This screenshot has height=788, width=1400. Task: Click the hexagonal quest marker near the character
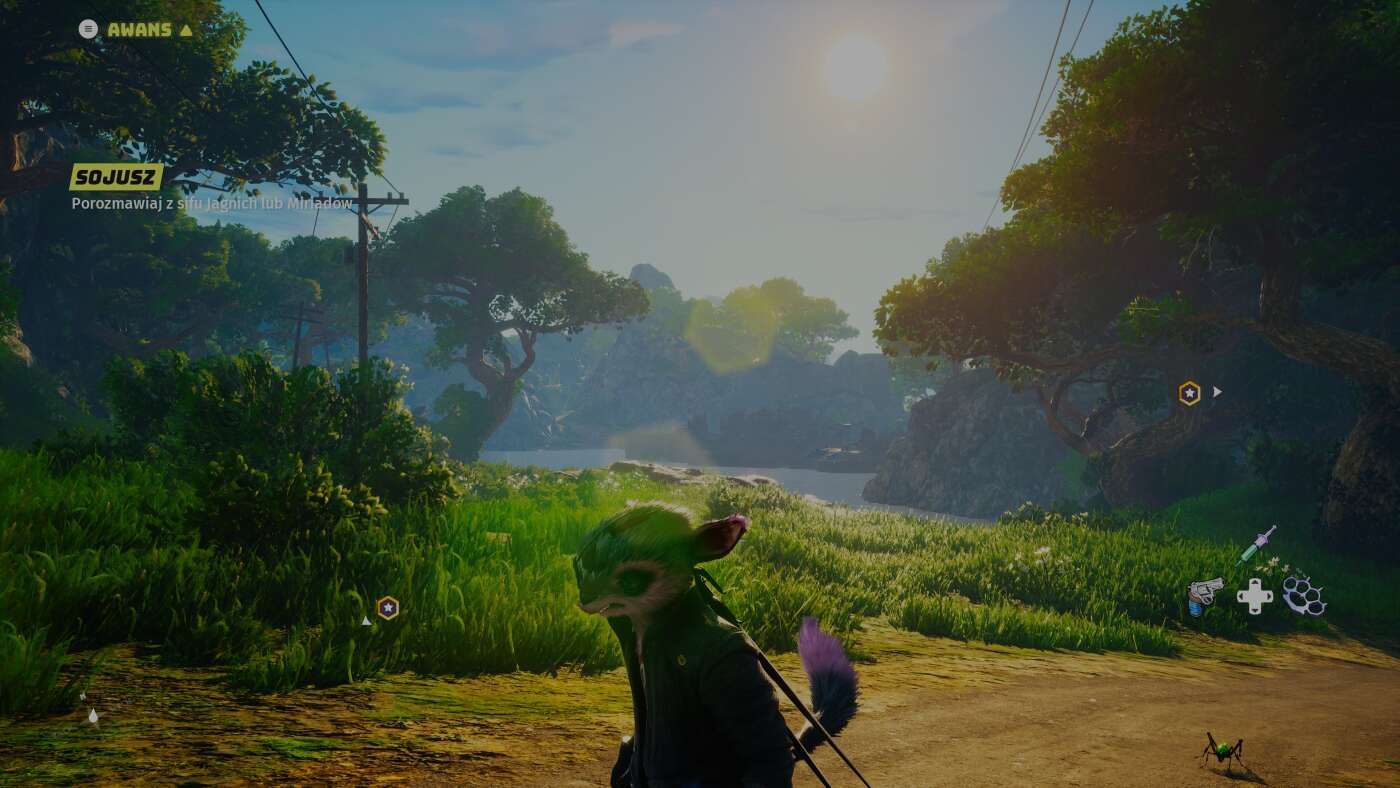point(388,607)
